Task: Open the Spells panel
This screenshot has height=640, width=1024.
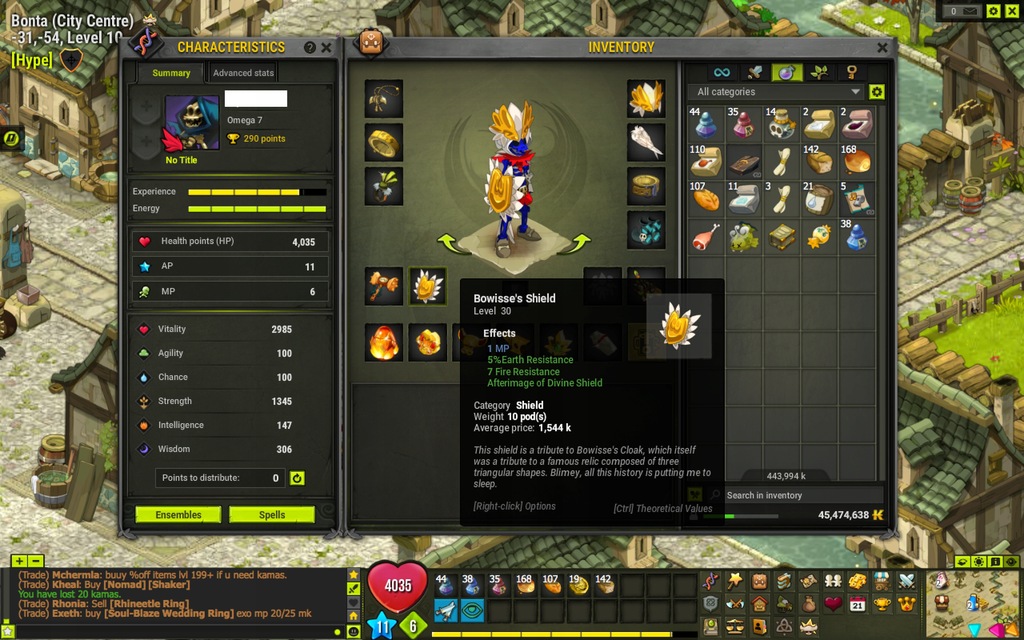Action: pos(272,515)
